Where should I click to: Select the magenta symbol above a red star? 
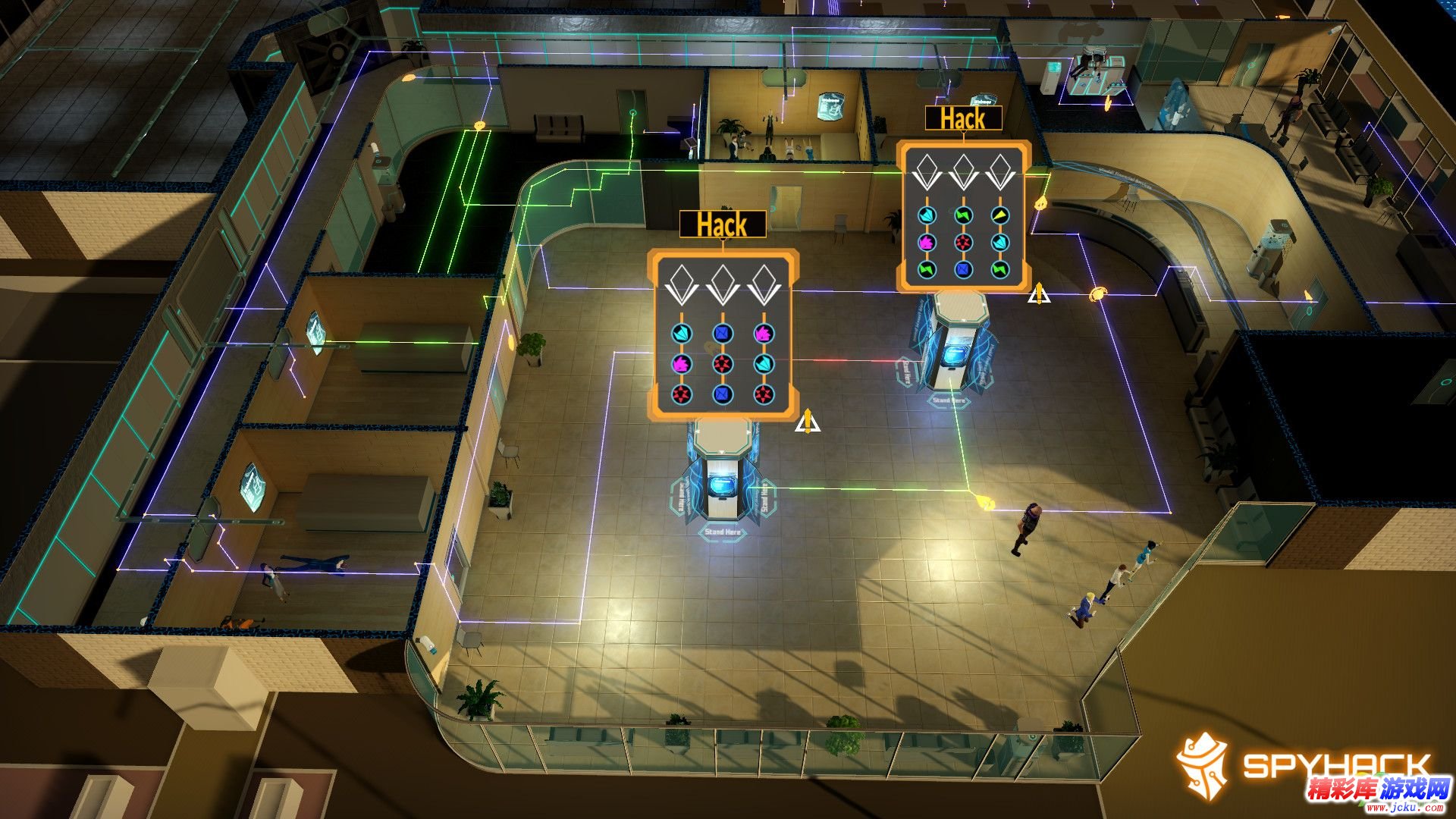coord(682,364)
